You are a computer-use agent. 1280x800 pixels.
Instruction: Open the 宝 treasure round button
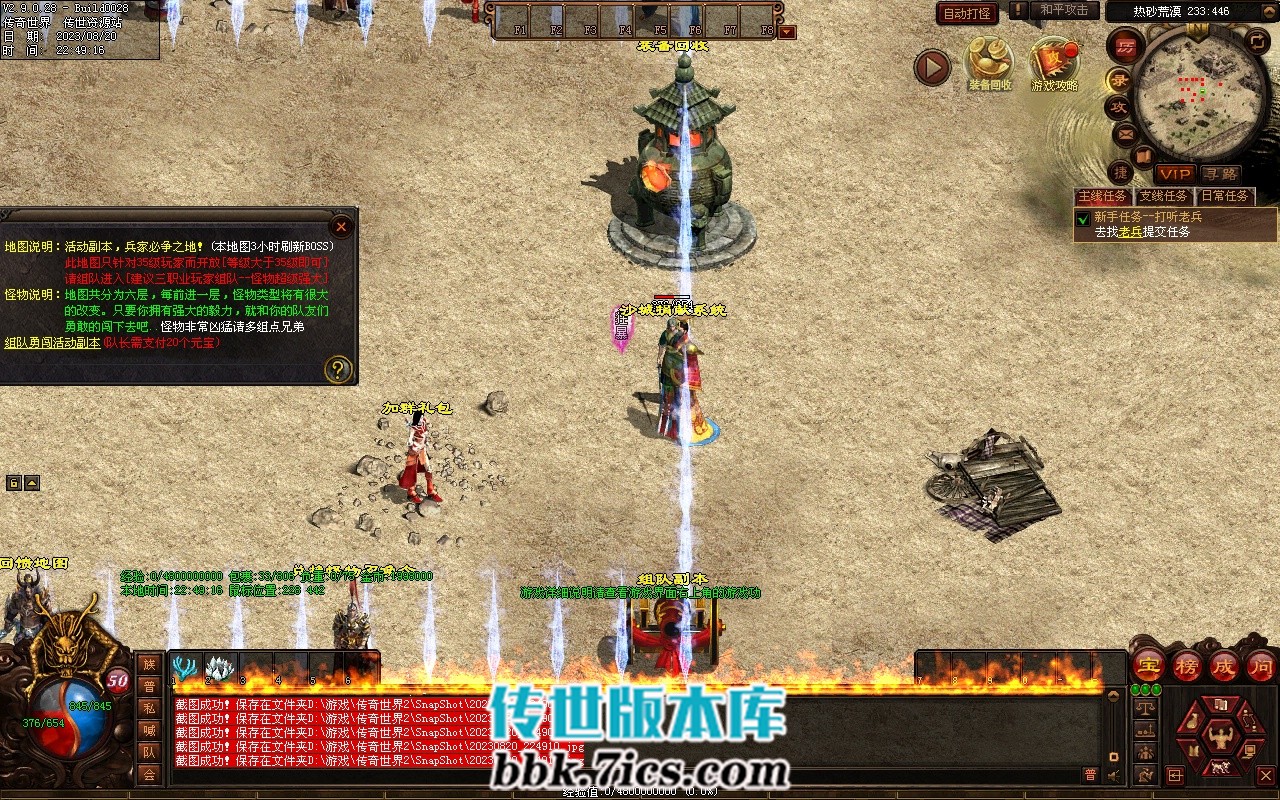[1149, 666]
